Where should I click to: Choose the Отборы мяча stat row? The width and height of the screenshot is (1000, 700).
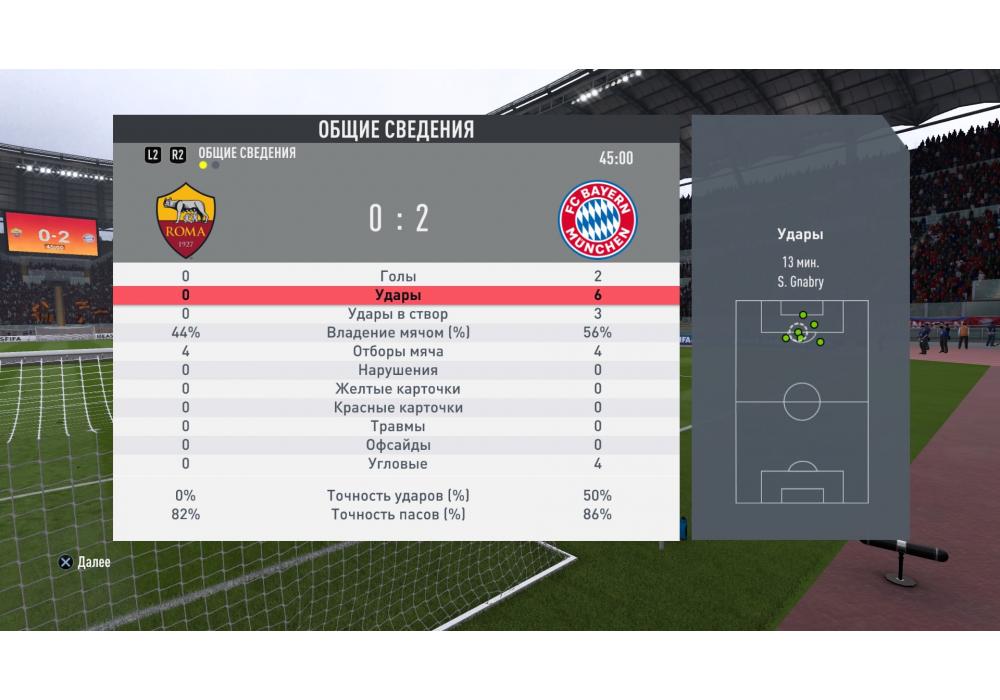coord(397,352)
